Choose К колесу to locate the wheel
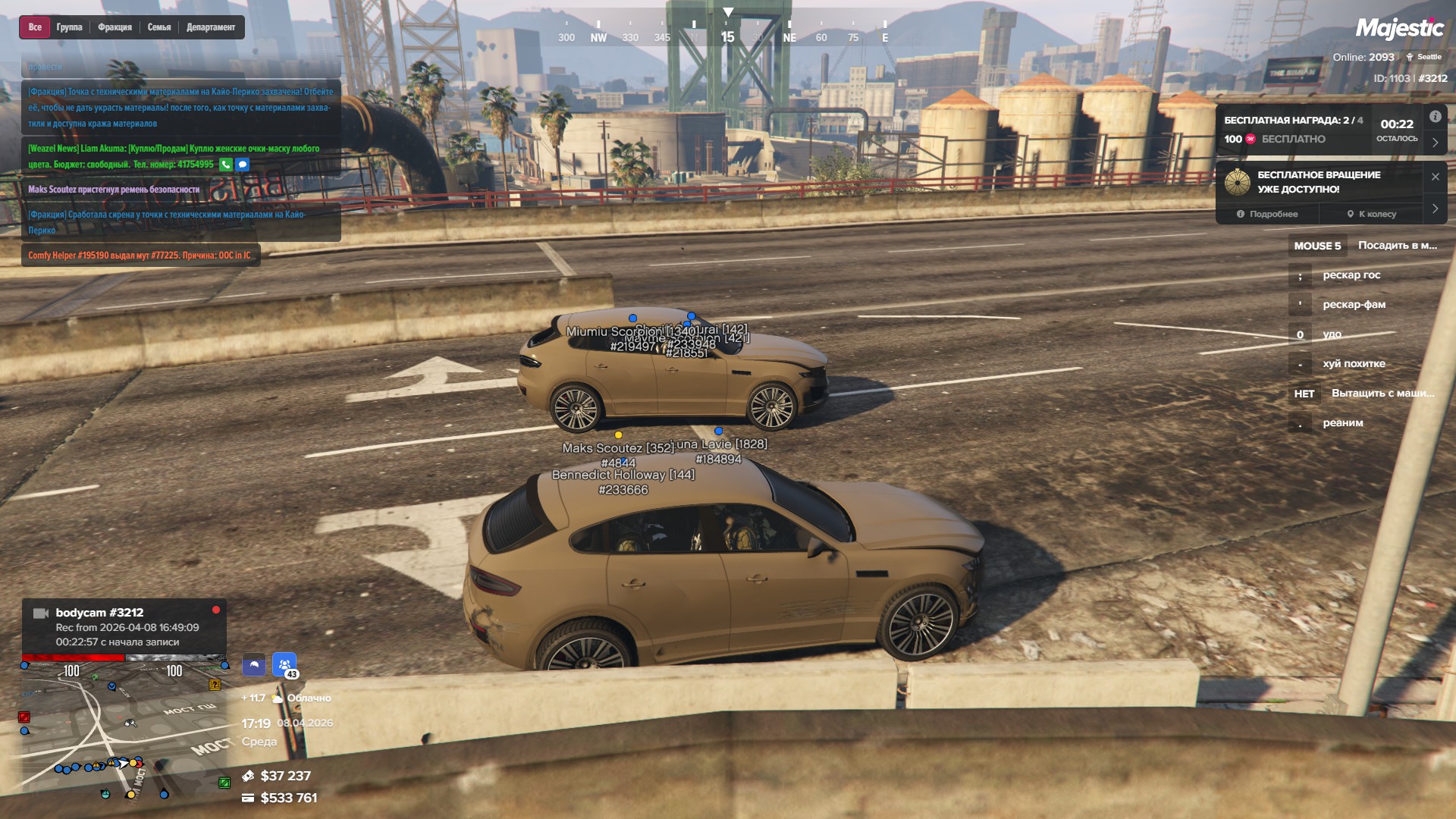Image resolution: width=1456 pixels, height=819 pixels. [1371, 215]
